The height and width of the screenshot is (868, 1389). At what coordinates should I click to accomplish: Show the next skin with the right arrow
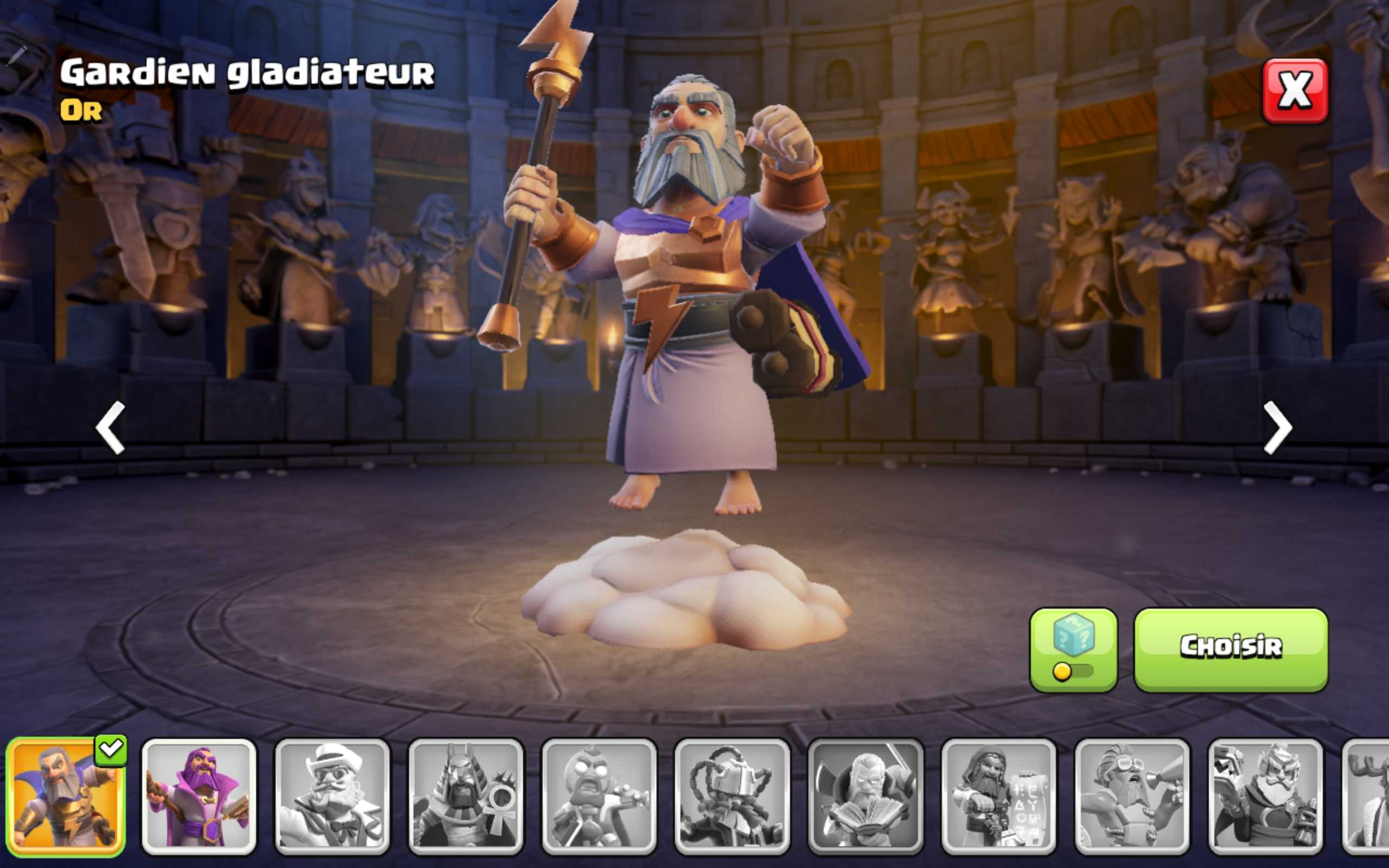click(x=1278, y=427)
